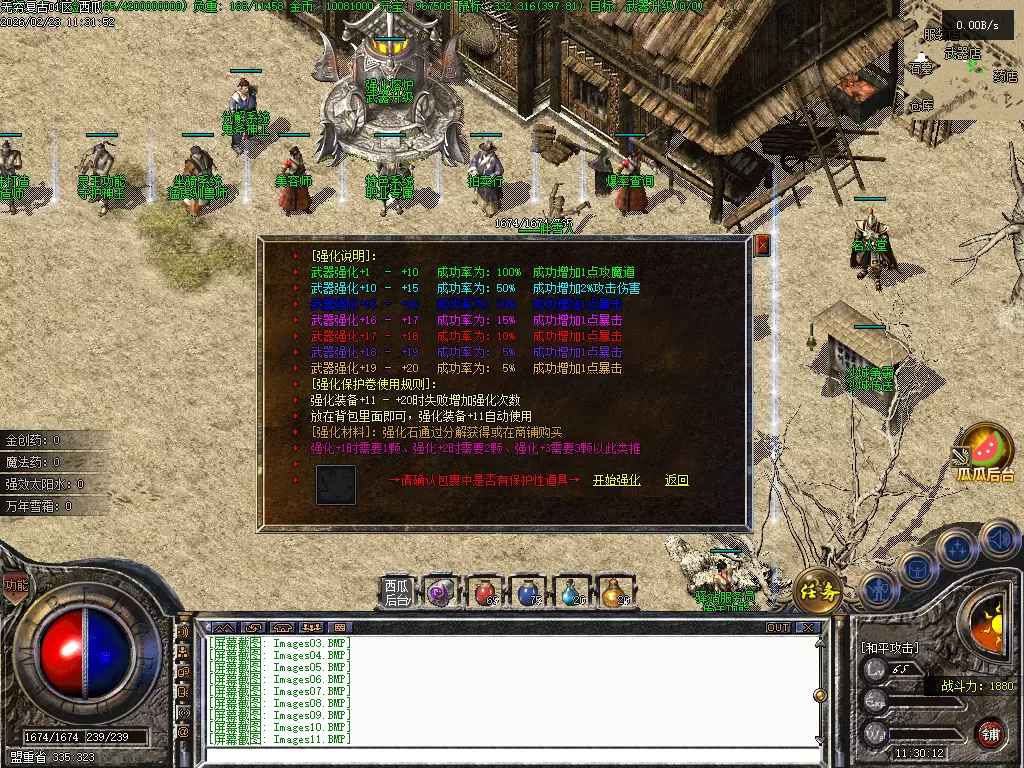This screenshot has height=768, width=1024.
Task: Open the character figure round button
Action: click(877, 589)
